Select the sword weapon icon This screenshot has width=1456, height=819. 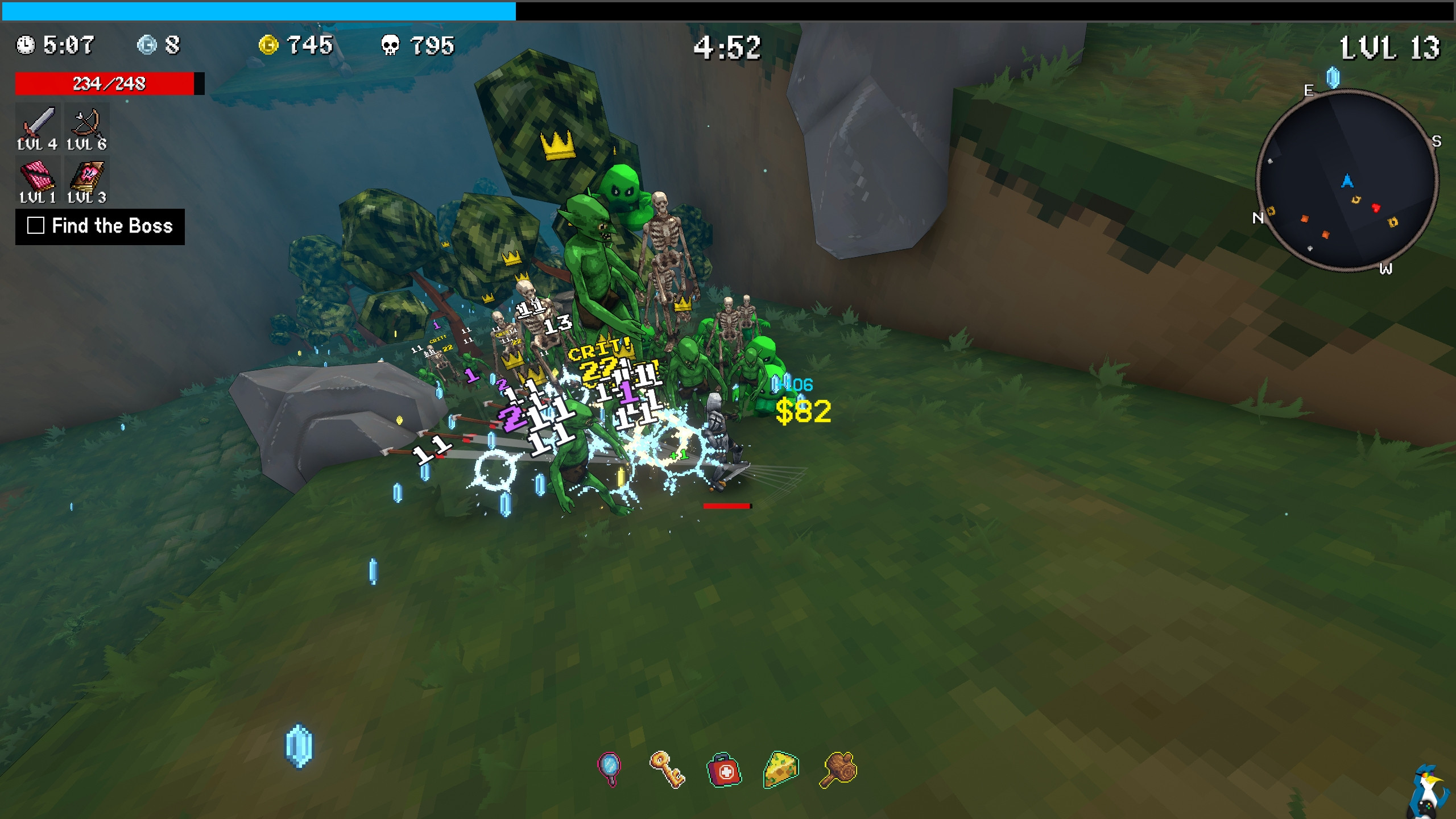[x=38, y=122]
